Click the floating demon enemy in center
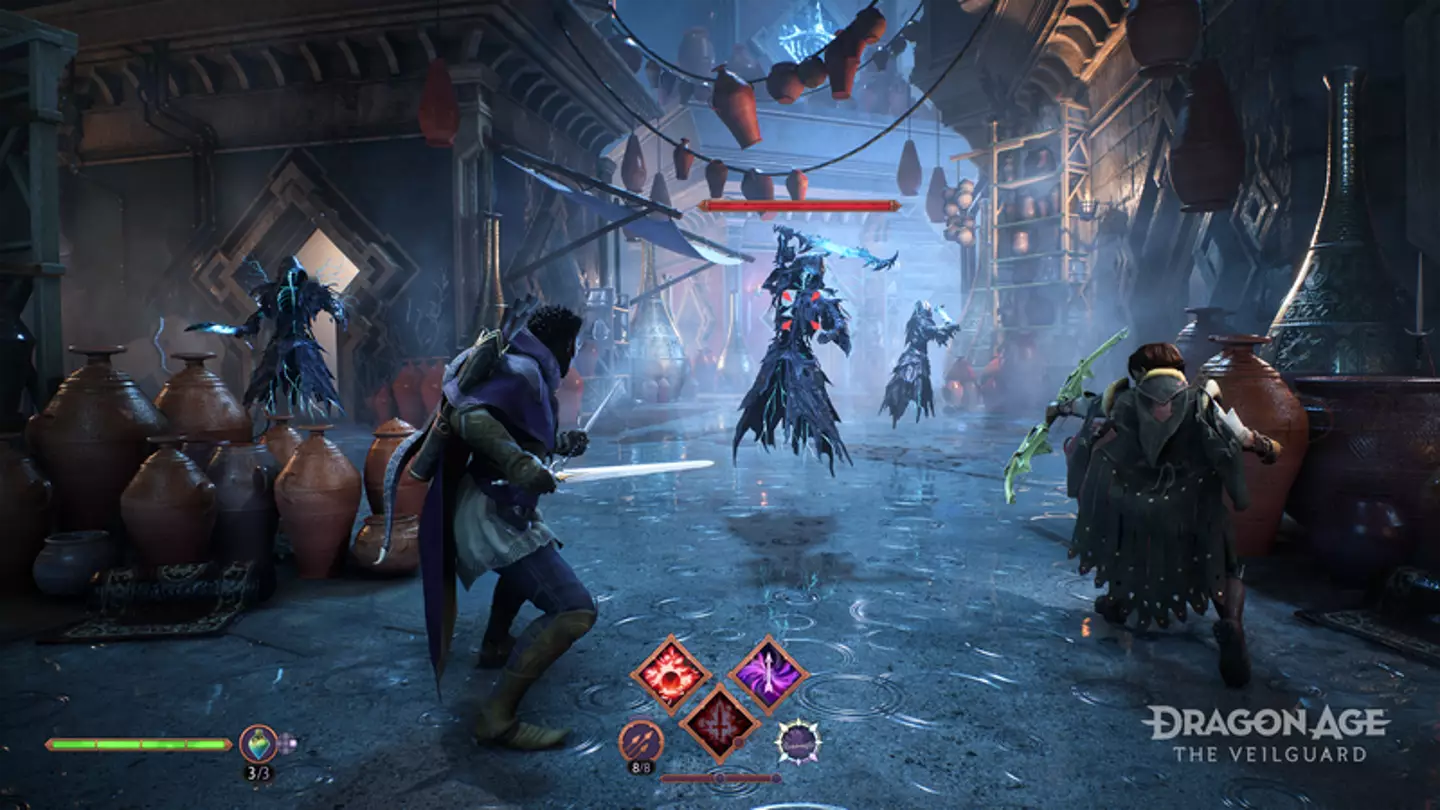This screenshot has height=810, width=1440. 800,330
